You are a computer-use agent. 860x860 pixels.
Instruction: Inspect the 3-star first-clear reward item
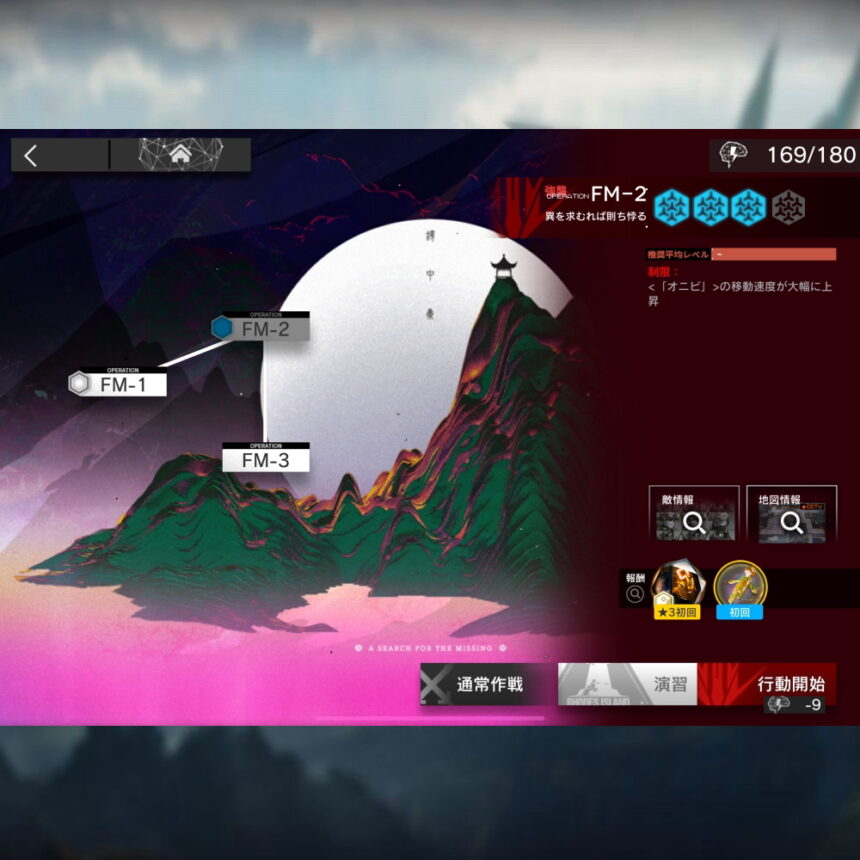coord(677,589)
